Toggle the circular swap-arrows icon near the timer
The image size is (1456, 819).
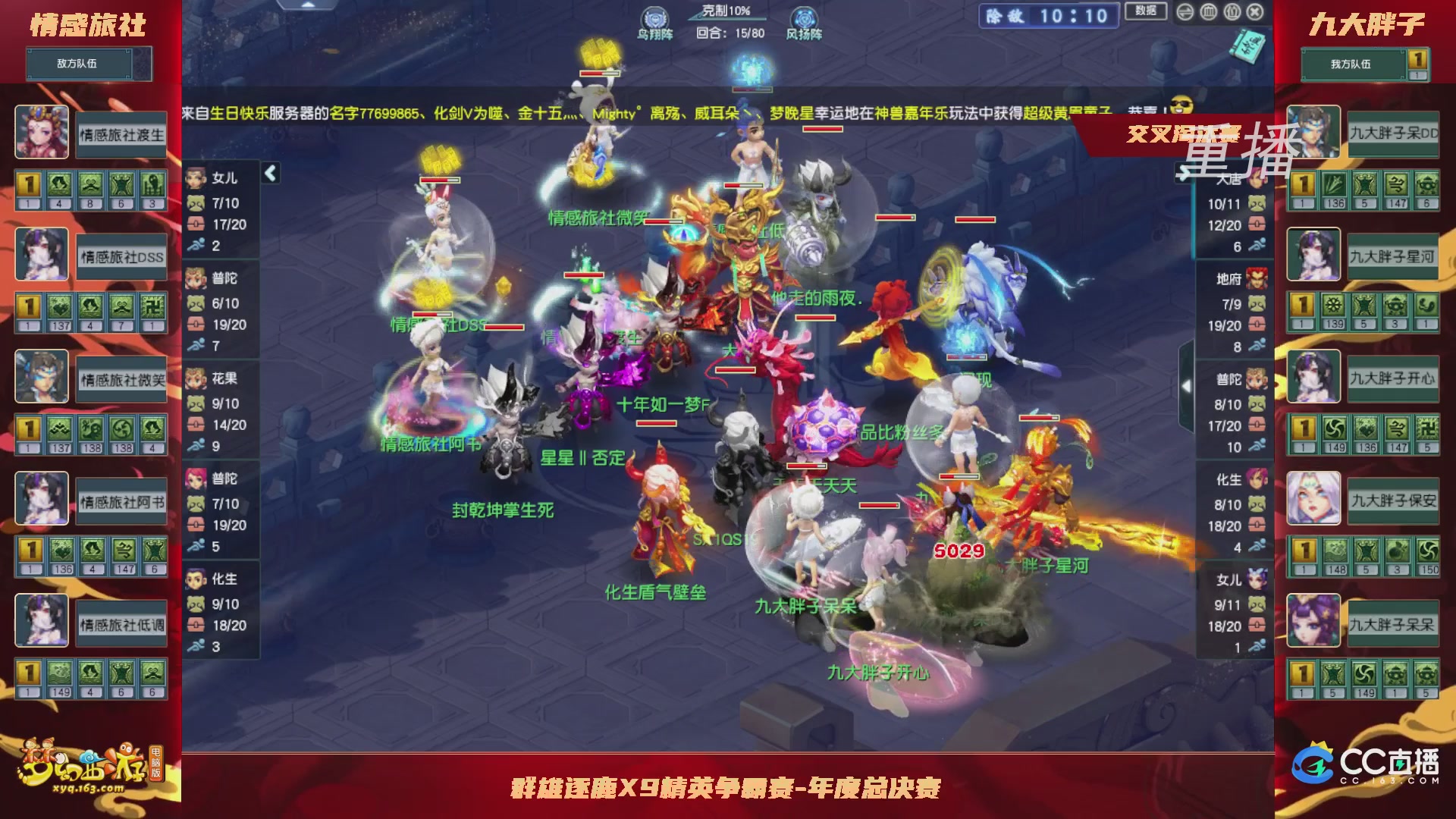pos(1185,11)
